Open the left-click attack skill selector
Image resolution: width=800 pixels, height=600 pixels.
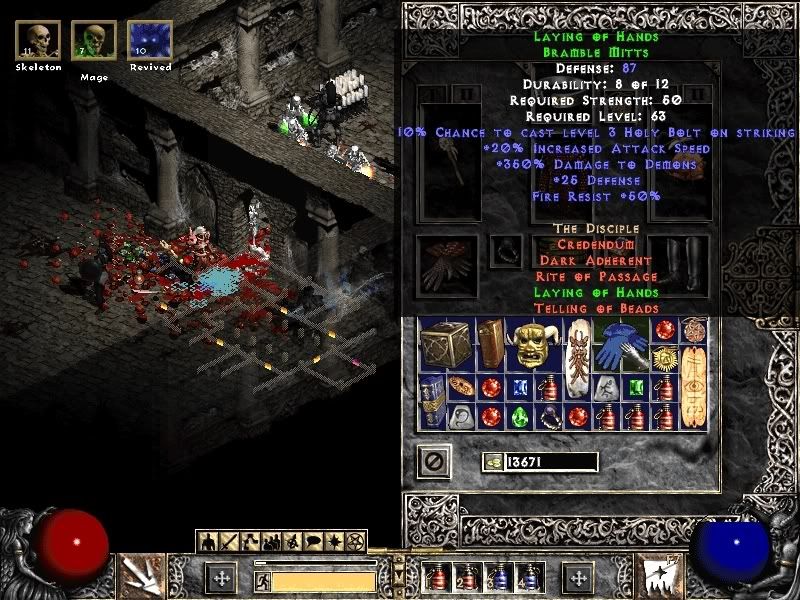coord(141,573)
